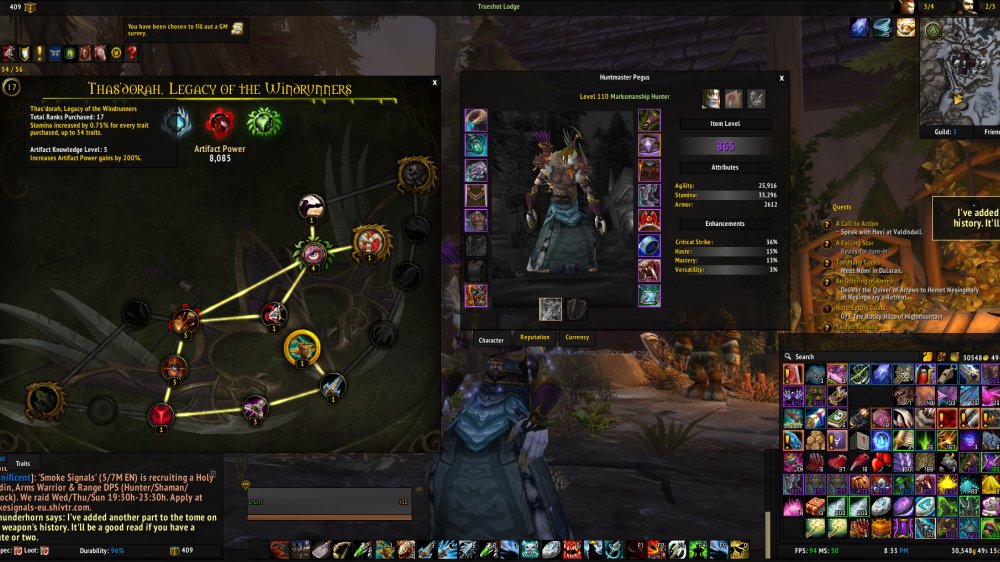
Task: Close the Huntmaster Pegus character panel
Action: [x=782, y=77]
